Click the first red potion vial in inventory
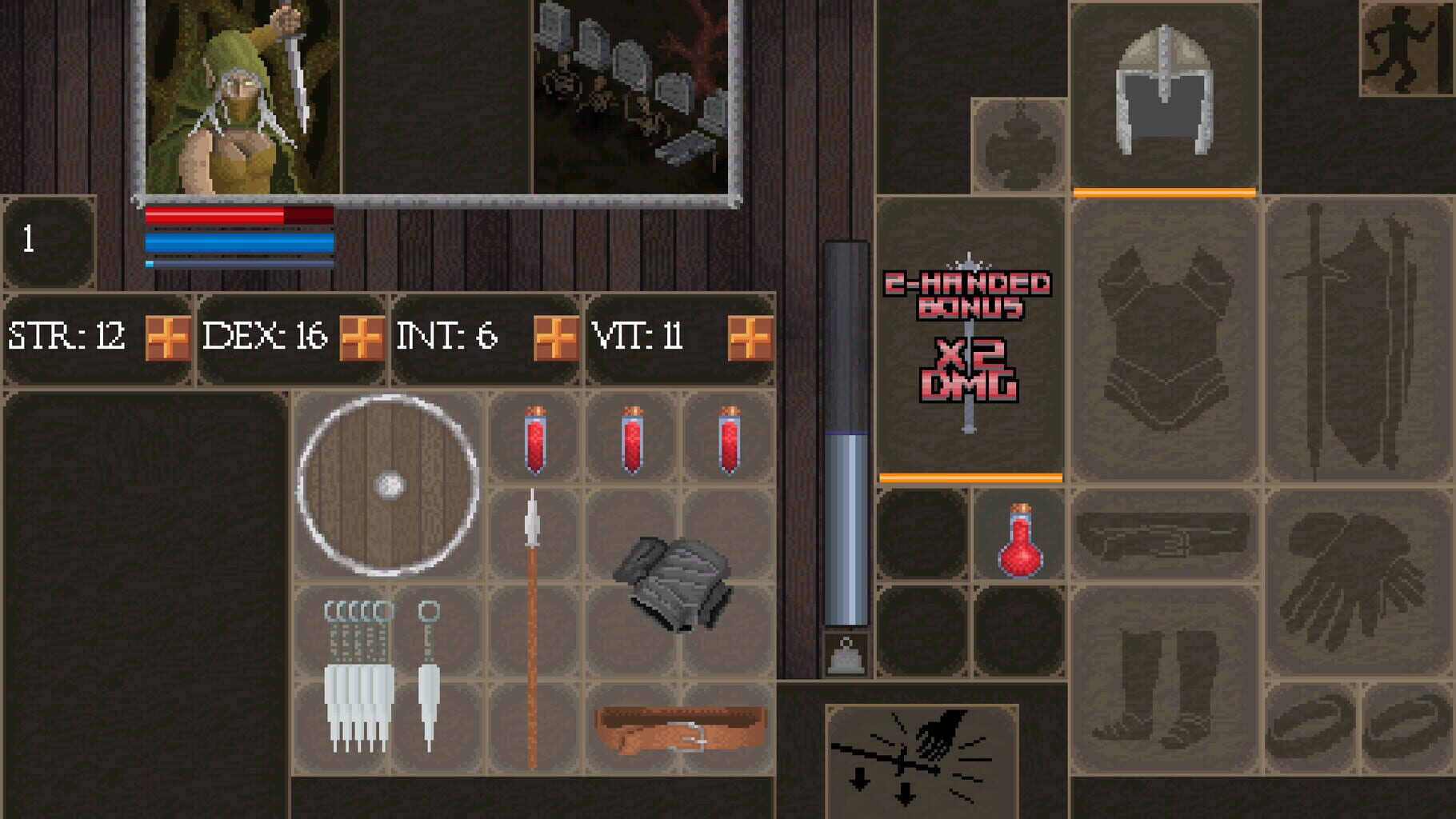 point(532,440)
